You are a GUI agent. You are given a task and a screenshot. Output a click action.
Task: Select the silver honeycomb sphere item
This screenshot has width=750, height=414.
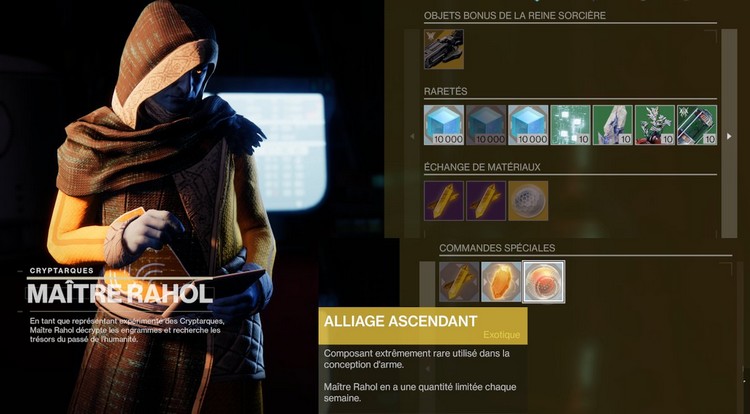(x=528, y=200)
